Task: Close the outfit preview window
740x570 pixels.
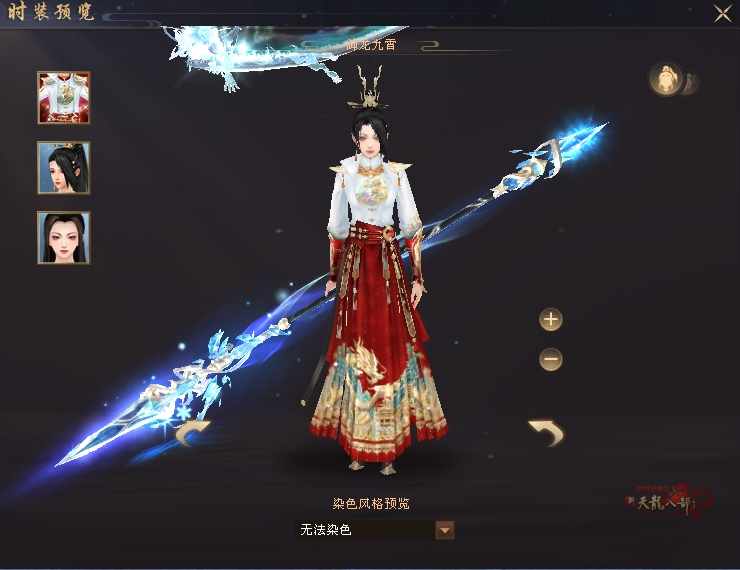Action: click(722, 13)
